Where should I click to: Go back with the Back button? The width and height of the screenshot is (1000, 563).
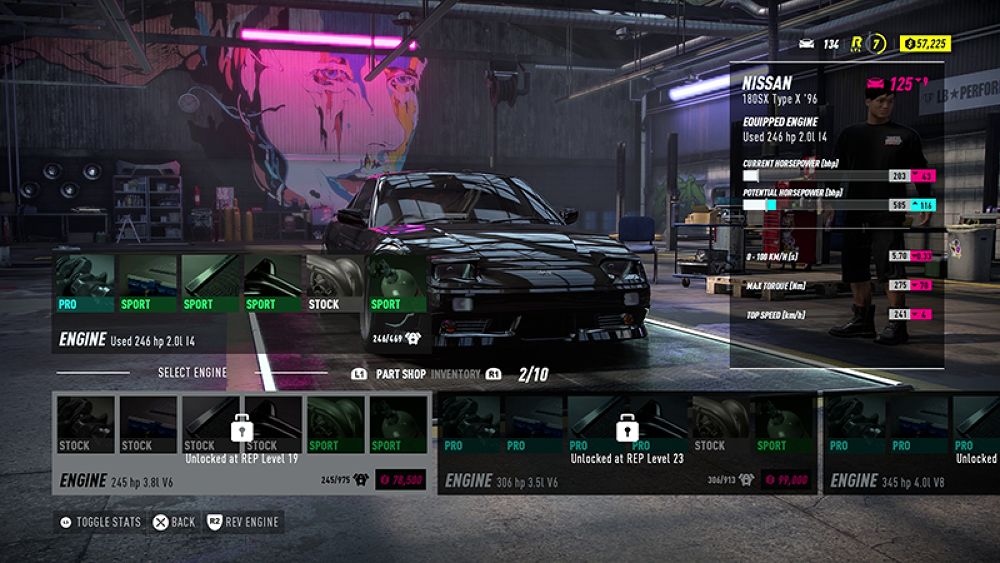coord(173,522)
